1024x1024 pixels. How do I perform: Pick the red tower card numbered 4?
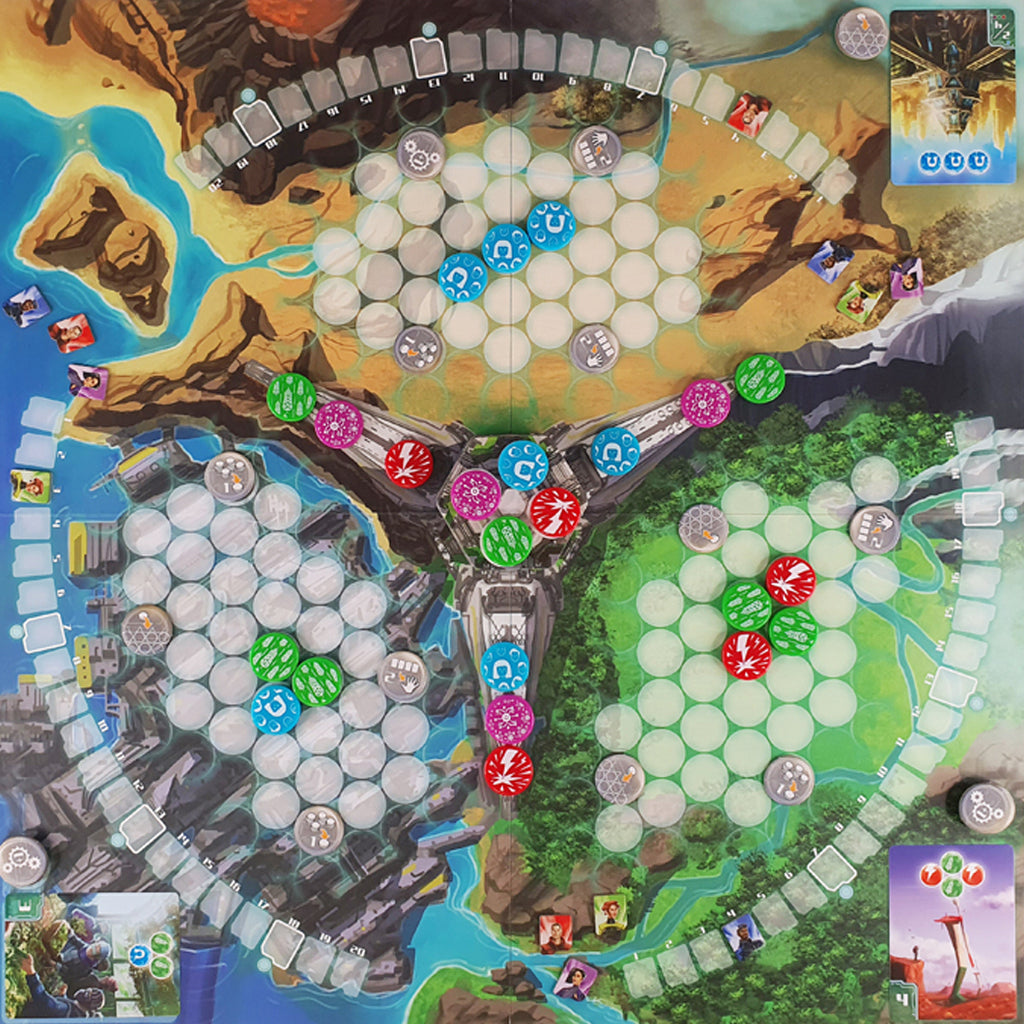point(950,931)
